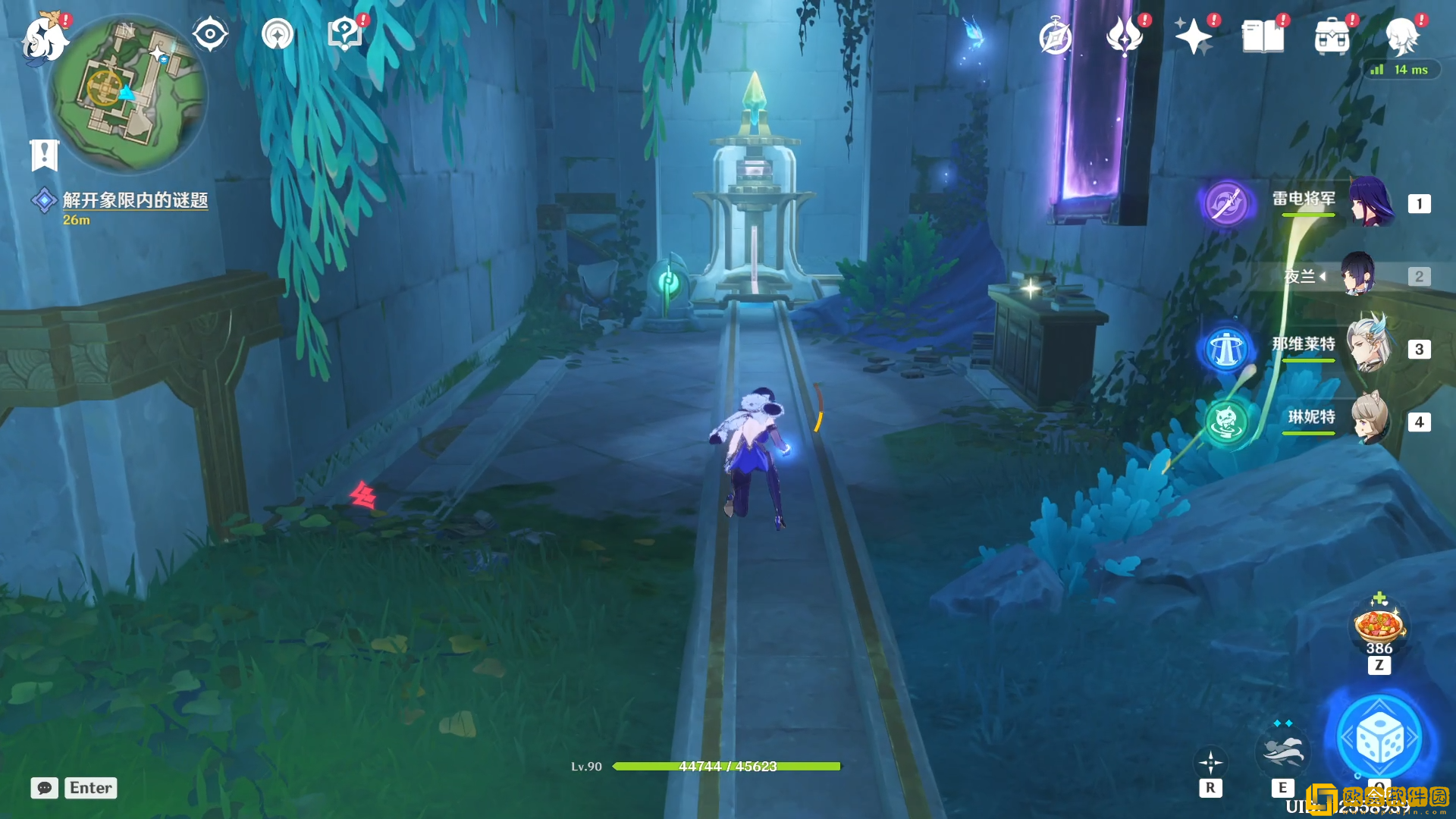1456x819 pixels.
Task: Open the signal-ring icon beside the minimap
Action: 278,34
